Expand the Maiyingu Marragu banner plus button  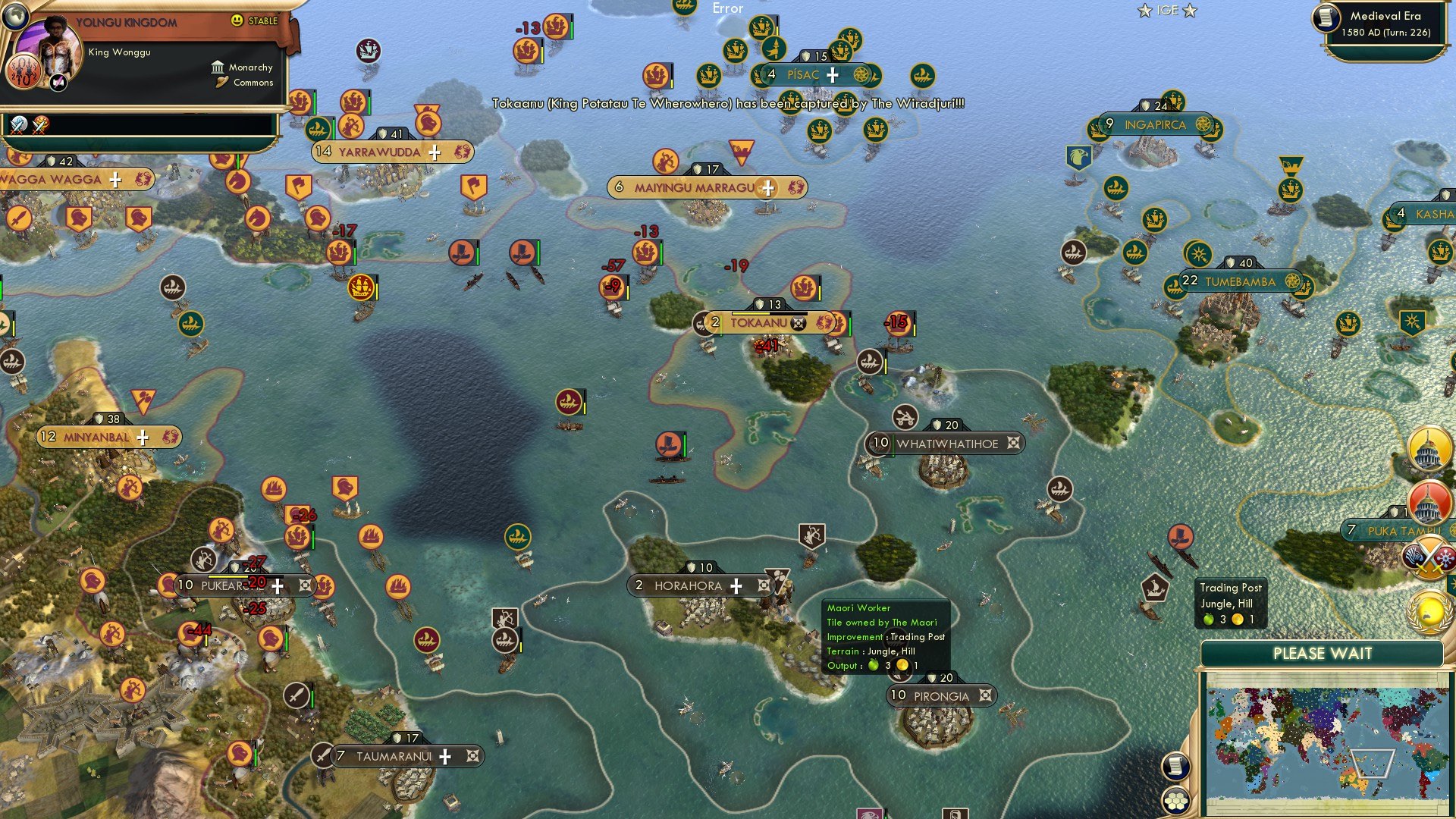(768, 187)
